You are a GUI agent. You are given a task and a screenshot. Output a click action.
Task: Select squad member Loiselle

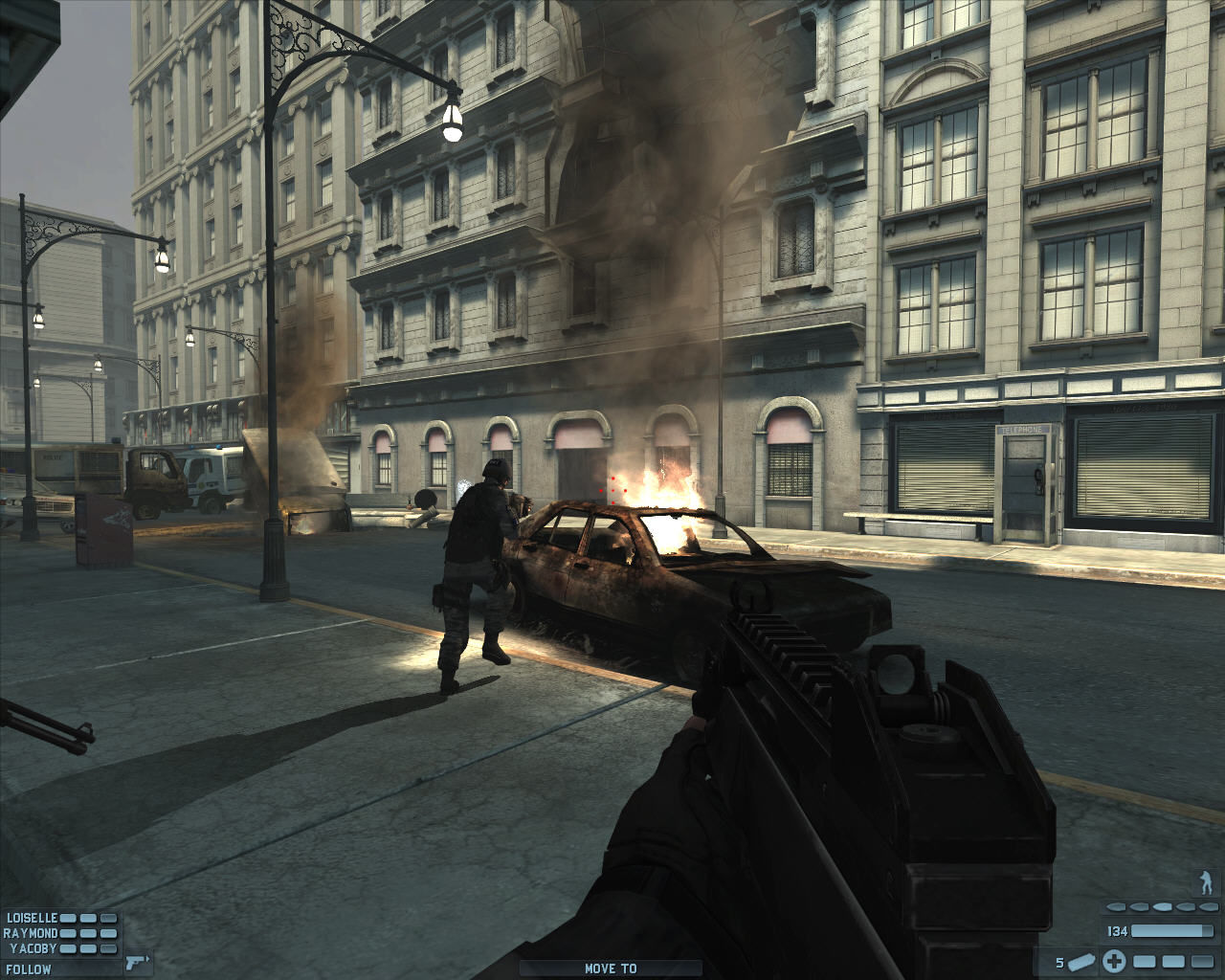click(32, 917)
